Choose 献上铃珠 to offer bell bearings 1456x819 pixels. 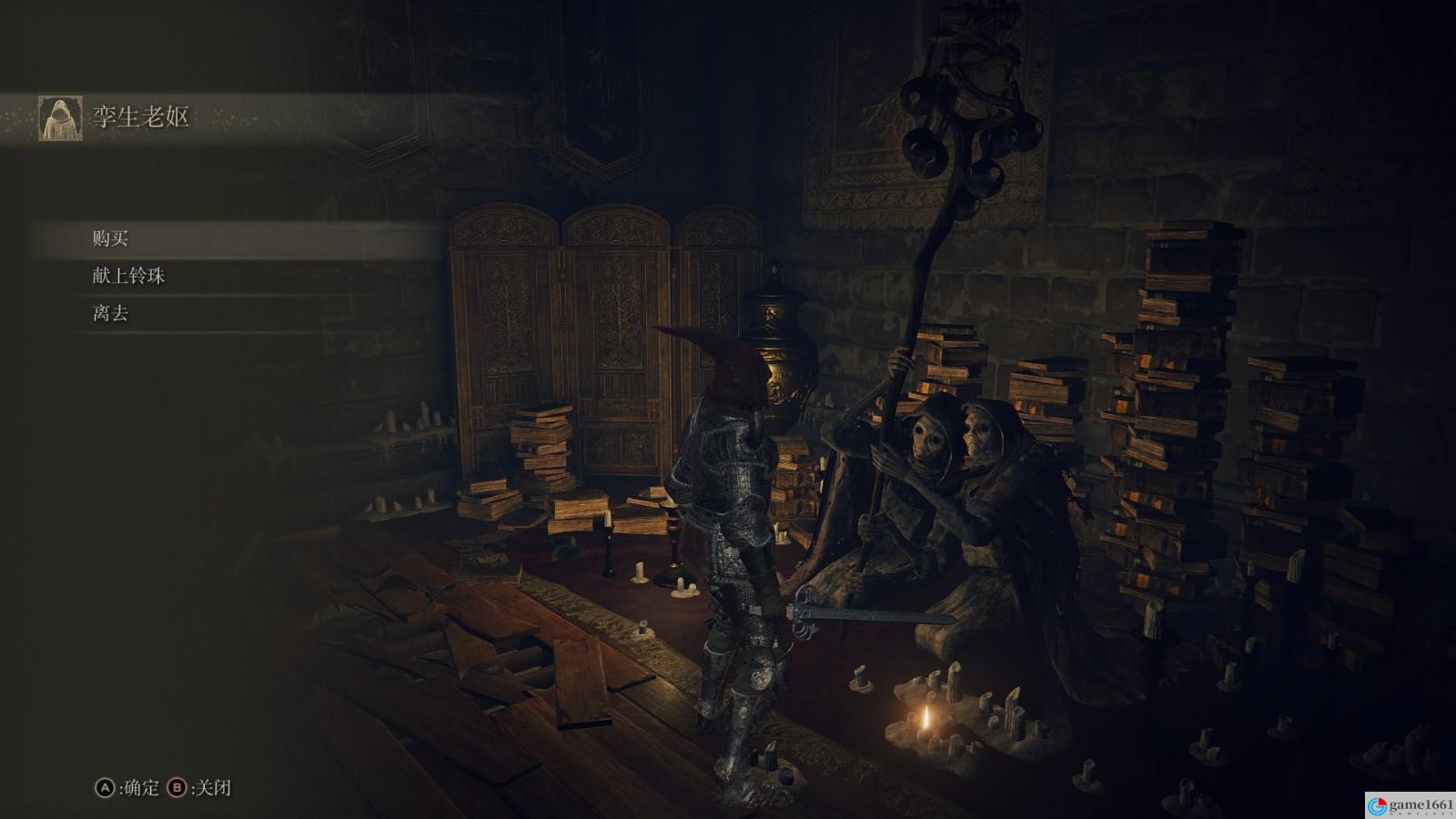128,276
